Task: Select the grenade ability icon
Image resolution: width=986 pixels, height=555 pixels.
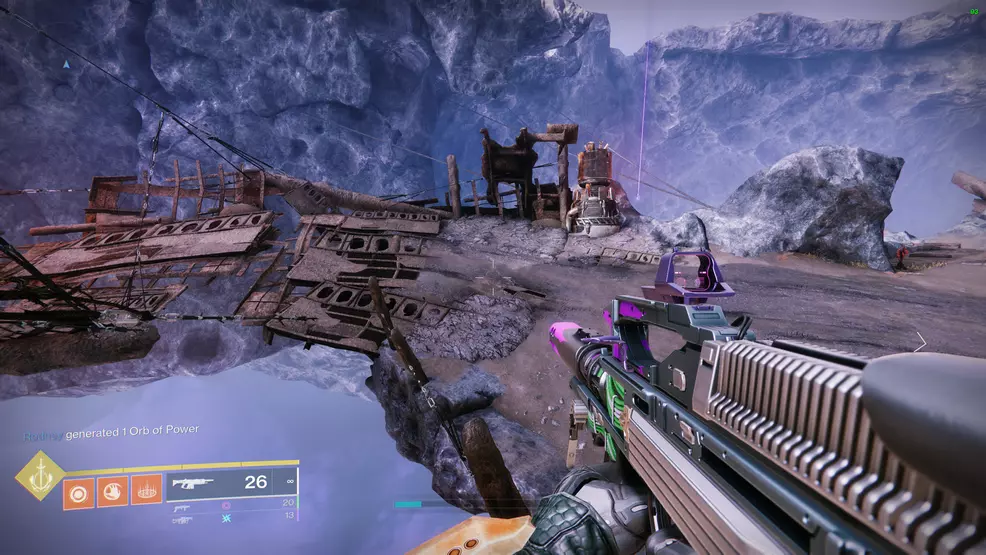Action: coord(79,492)
